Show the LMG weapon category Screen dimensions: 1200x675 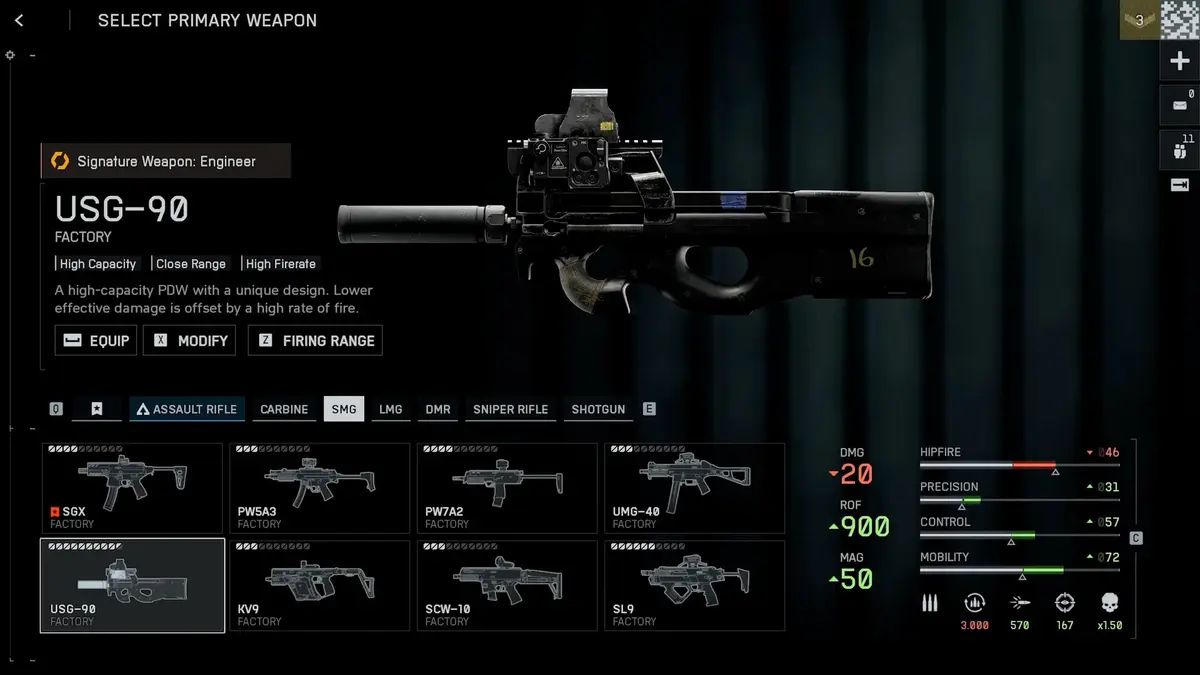(391, 409)
